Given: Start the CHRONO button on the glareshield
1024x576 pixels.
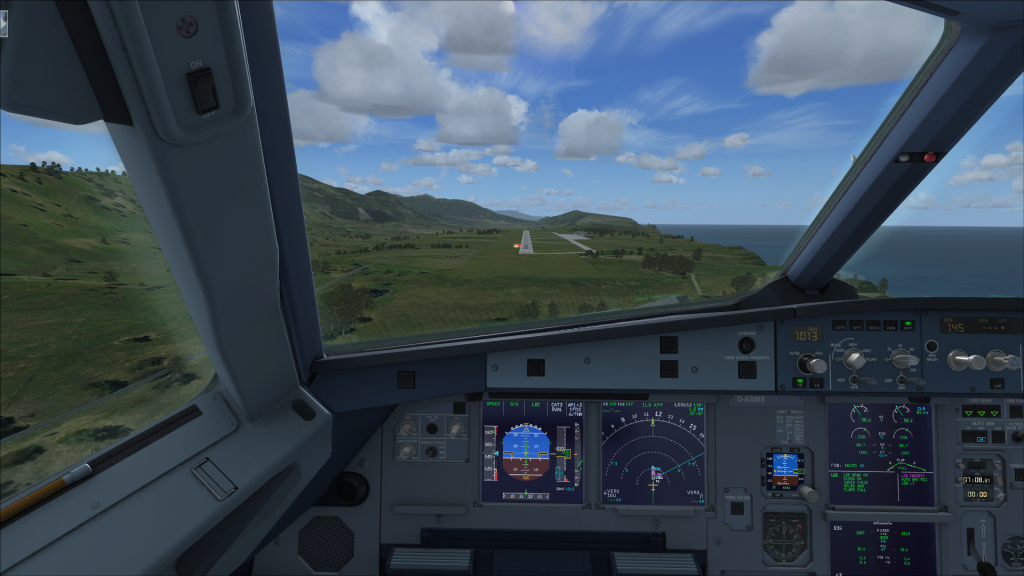Looking at the screenshot, I should pyautogui.click(x=746, y=345).
